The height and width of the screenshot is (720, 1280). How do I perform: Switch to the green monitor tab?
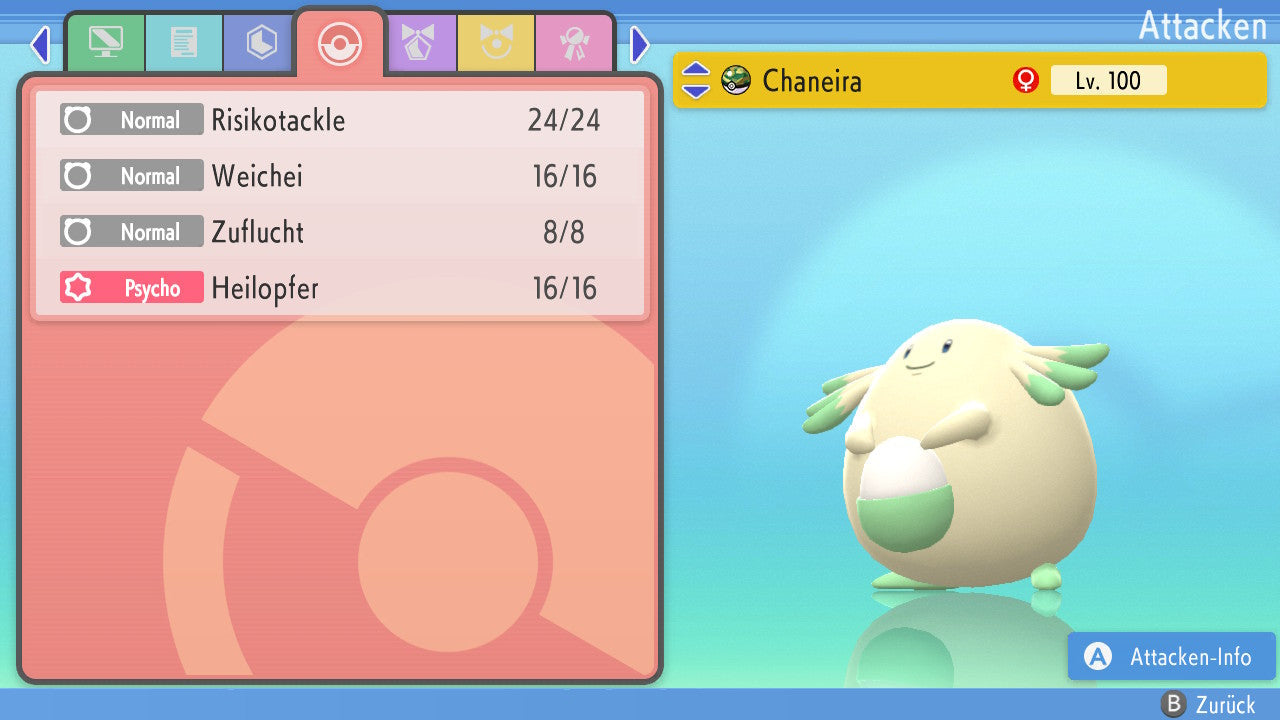coord(105,43)
